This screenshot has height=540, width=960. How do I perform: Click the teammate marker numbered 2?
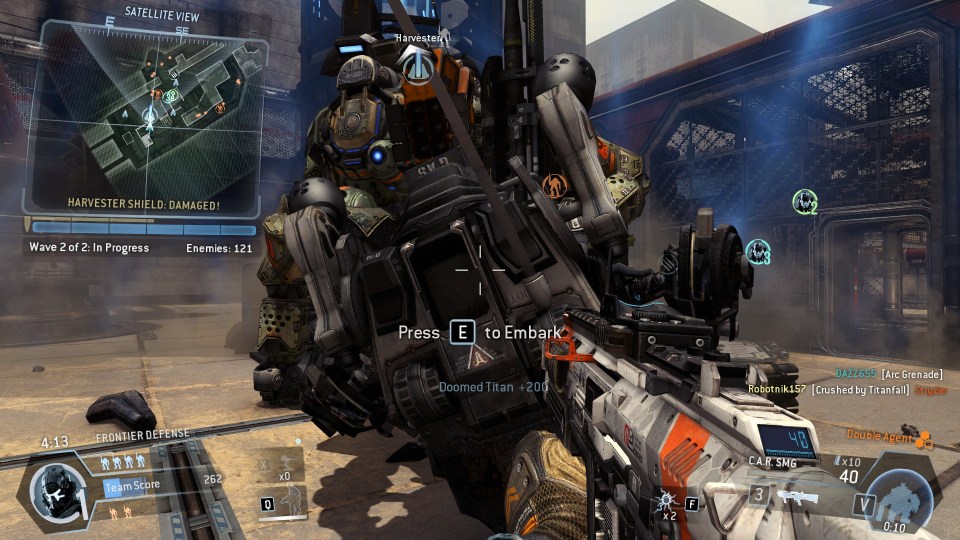click(x=805, y=203)
